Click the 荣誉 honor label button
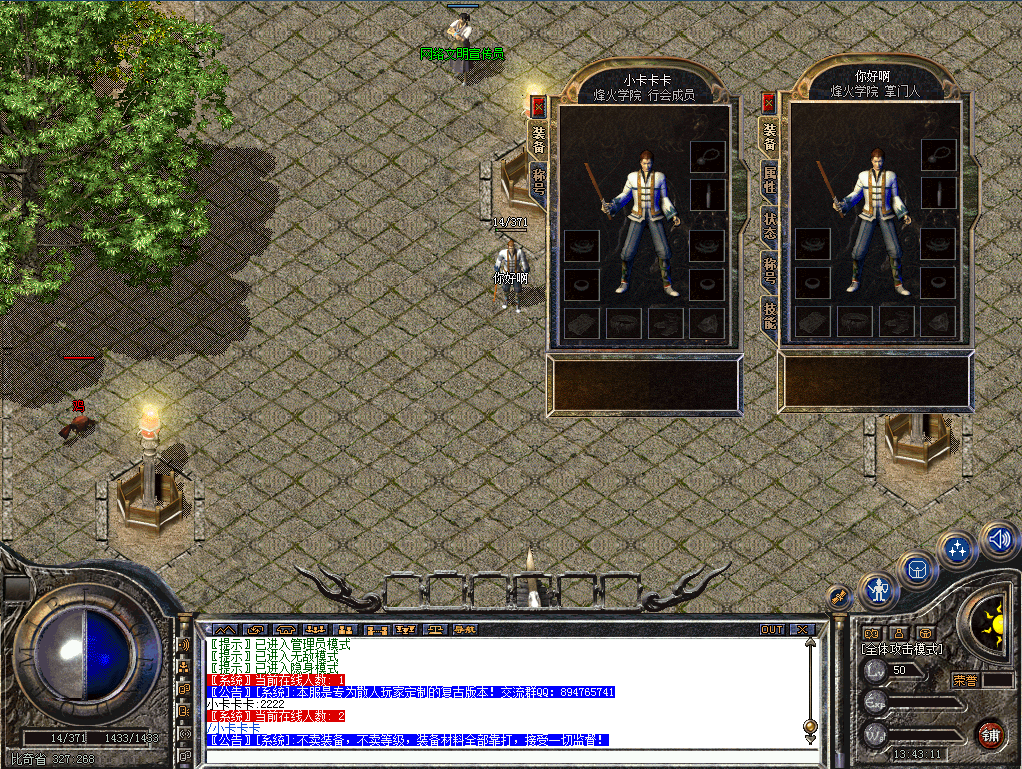 [965, 680]
